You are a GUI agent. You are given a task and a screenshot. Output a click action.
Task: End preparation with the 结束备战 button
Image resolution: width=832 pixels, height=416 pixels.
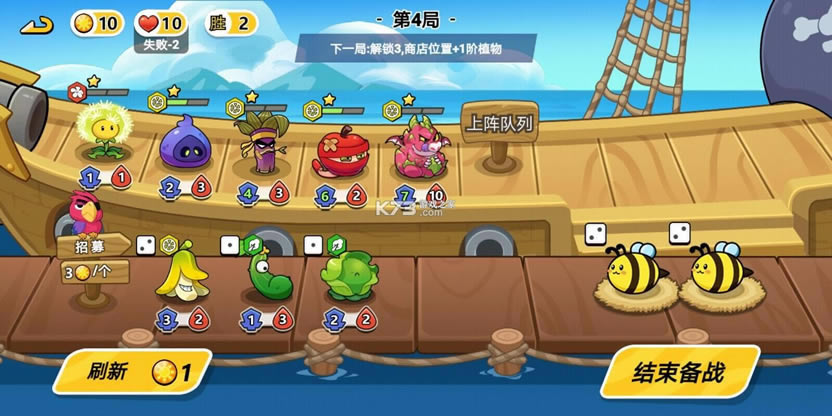pyautogui.click(x=678, y=373)
